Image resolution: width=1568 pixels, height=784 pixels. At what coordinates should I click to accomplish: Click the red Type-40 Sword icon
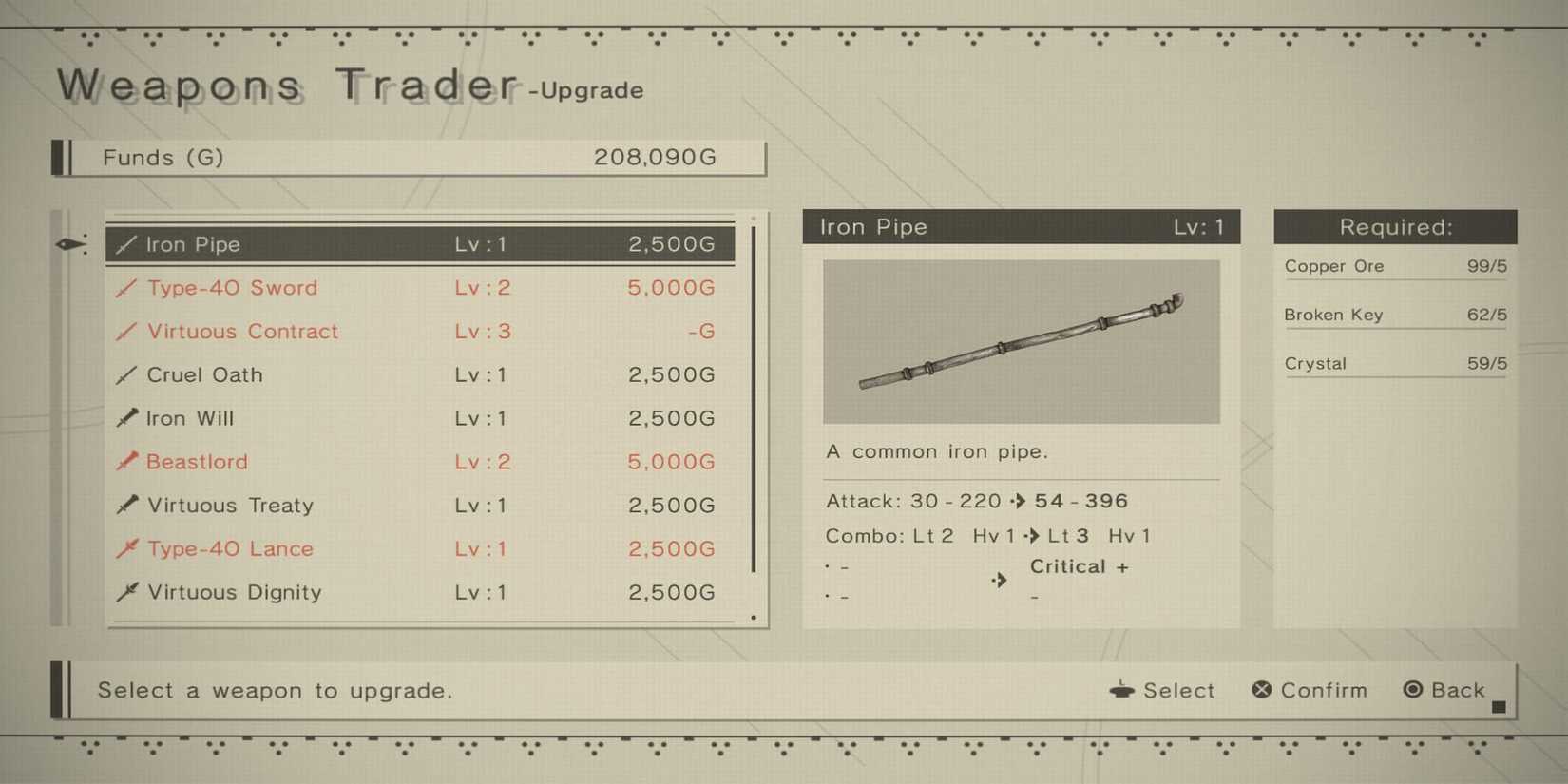(125, 288)
